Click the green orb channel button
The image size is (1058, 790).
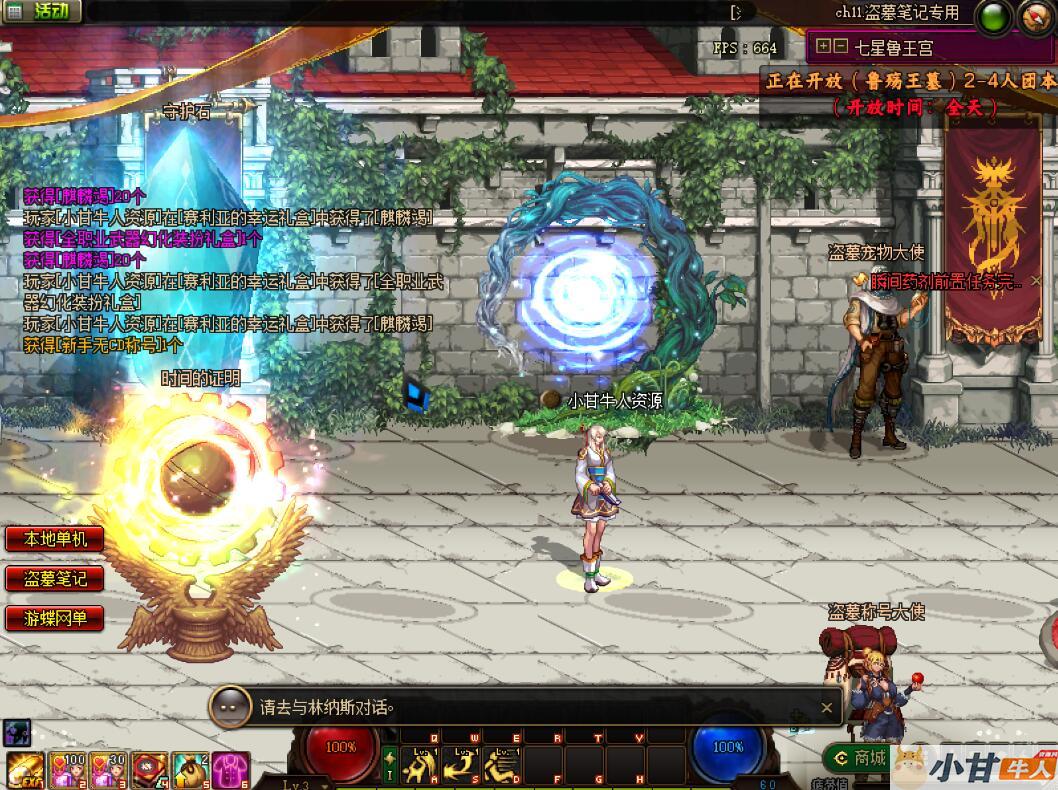point(993,17)
